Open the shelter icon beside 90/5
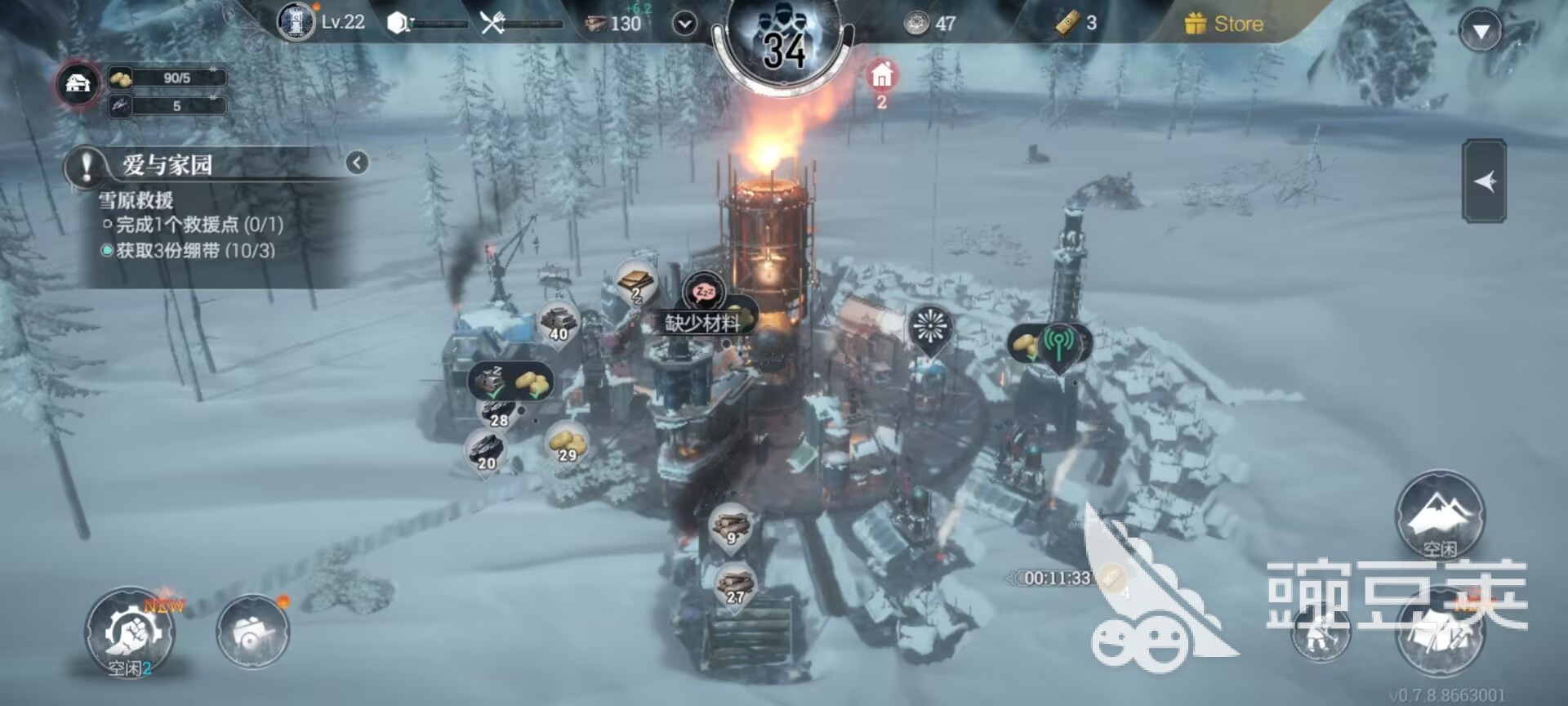Screen dimensions: 1568x706 78,84
